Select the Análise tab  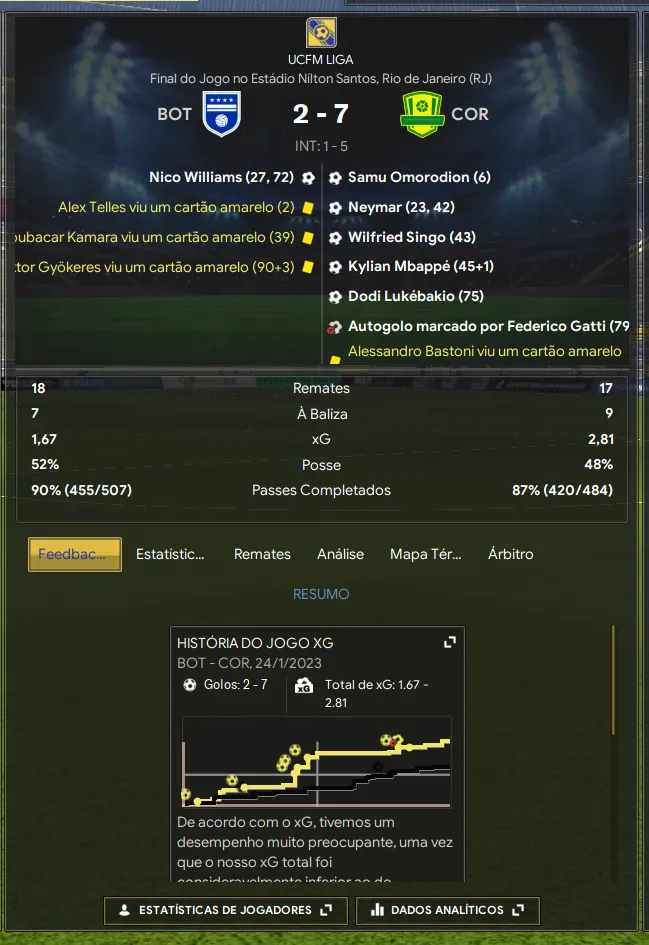pos(340,554)
